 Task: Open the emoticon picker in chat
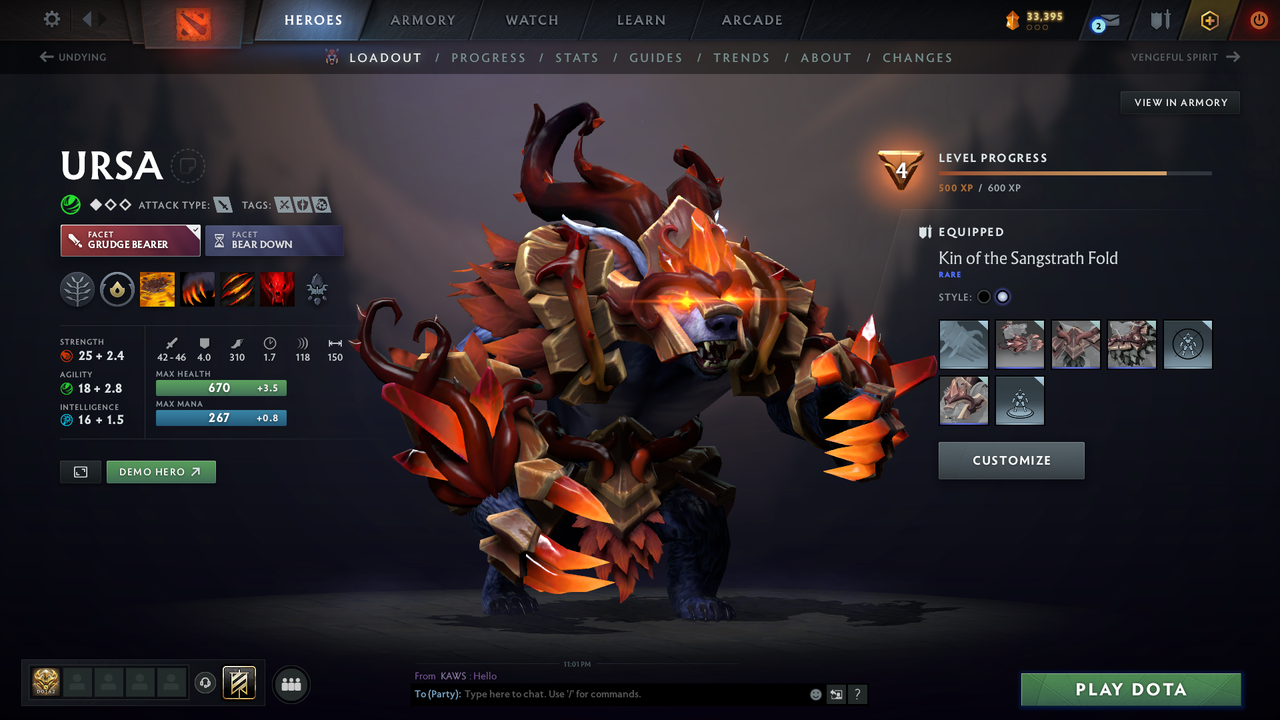click(815, 693)
